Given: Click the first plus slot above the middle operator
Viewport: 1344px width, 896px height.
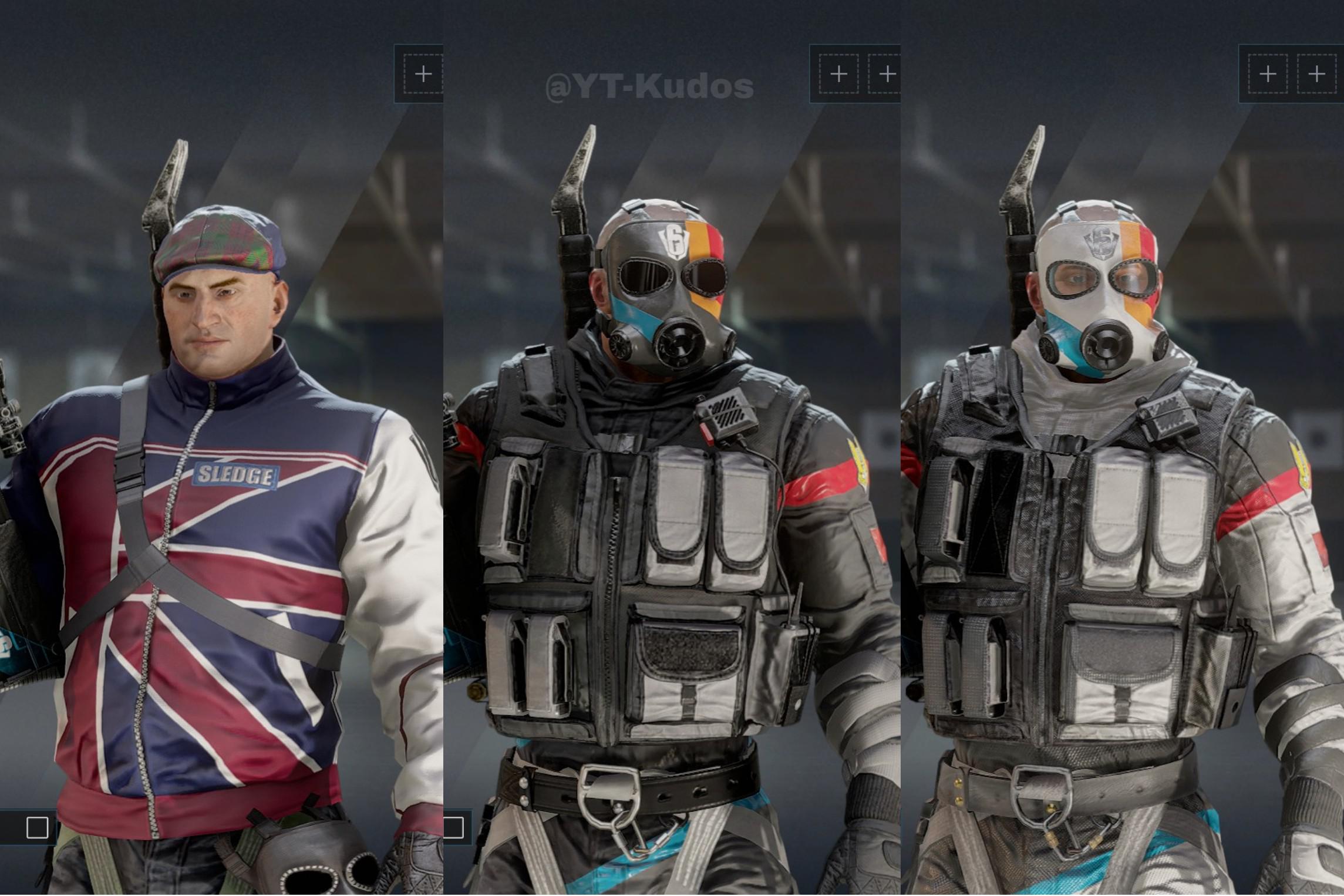Looking at the screenshot, I should (x=838, y=73).
